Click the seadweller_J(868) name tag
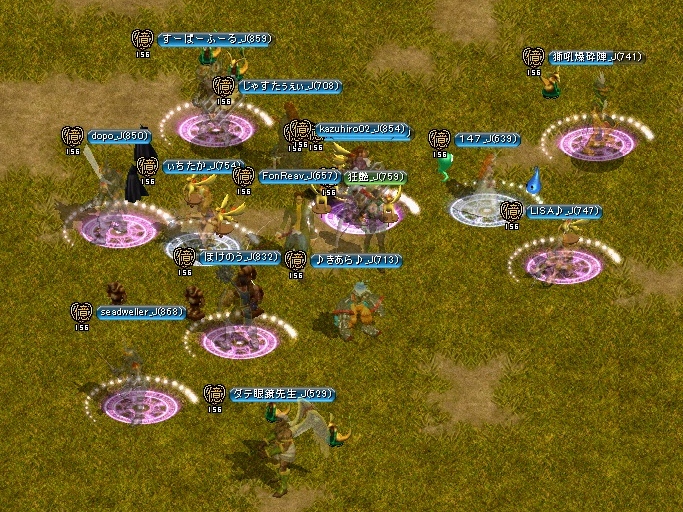 141,312
